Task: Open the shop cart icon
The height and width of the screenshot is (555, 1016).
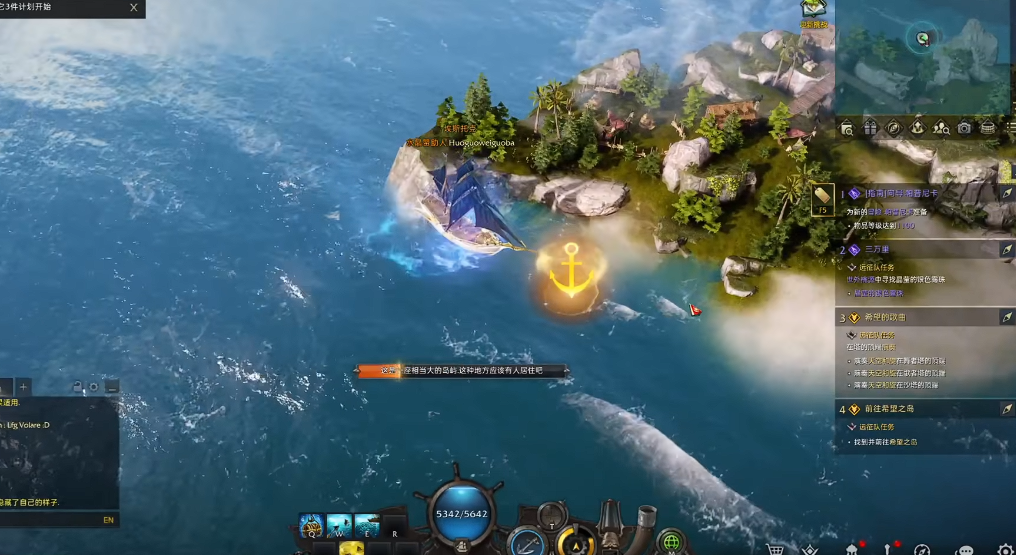Action: point(774,549)
